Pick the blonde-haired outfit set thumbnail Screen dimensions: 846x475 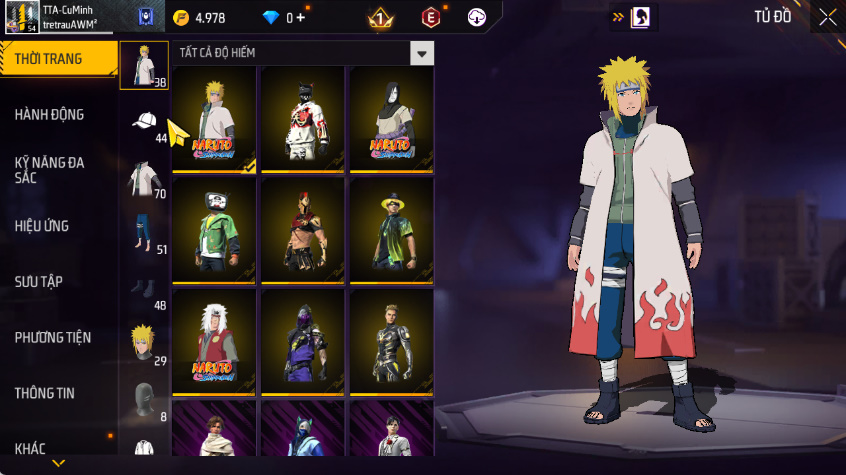[214, 120]
